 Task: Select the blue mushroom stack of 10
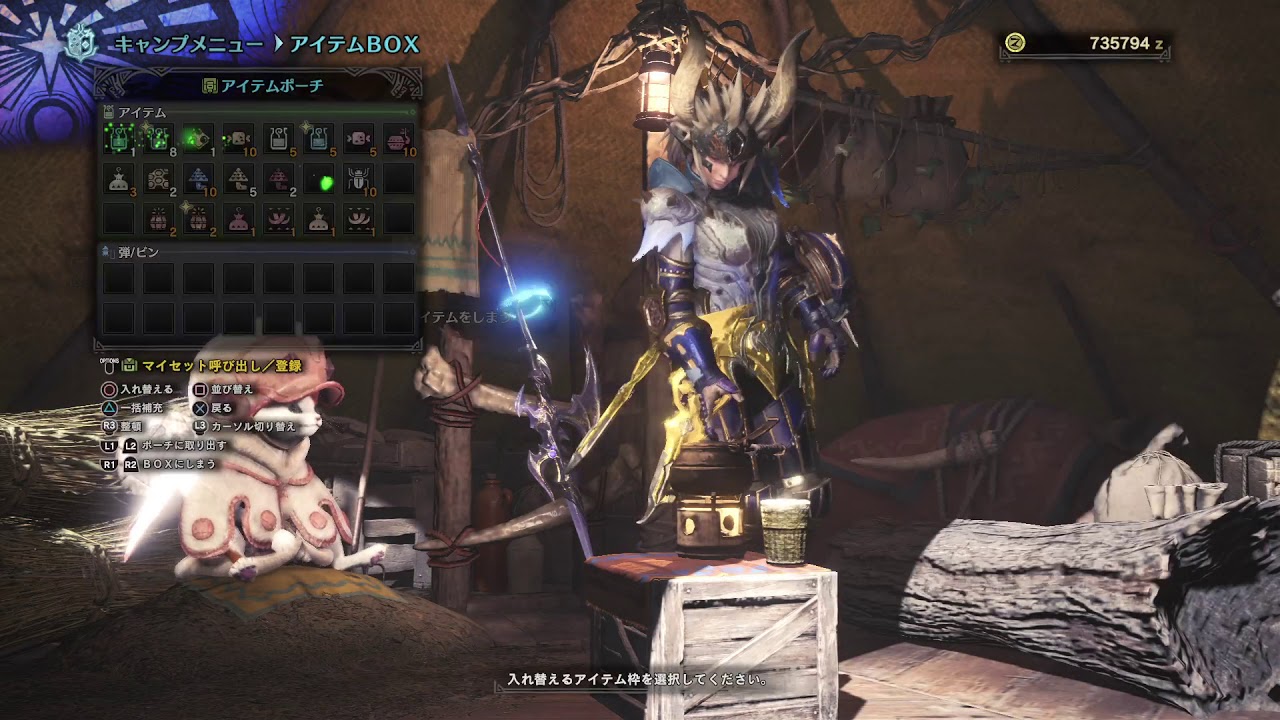(x=198, y=179)
